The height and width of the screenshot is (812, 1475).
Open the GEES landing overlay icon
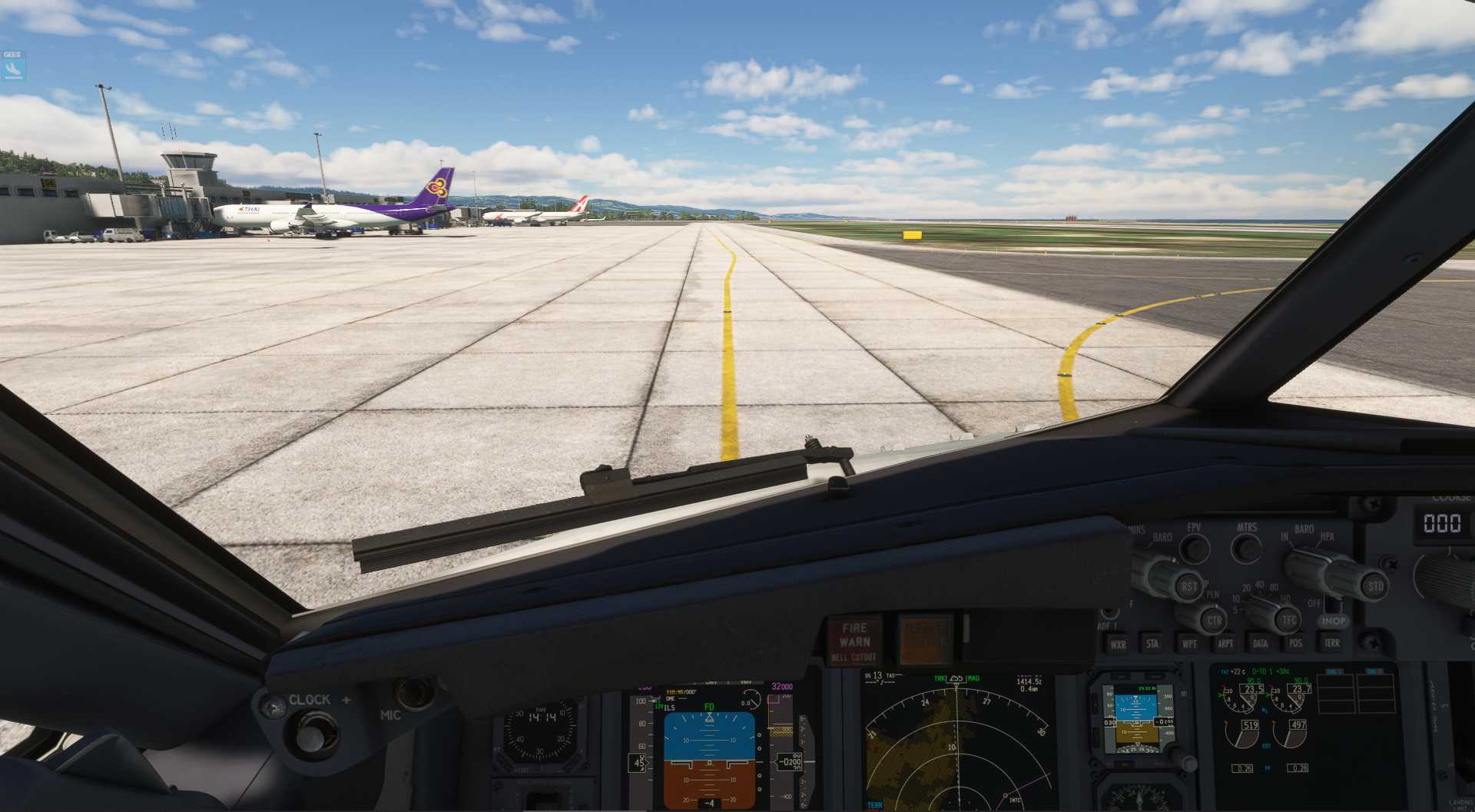12,68
